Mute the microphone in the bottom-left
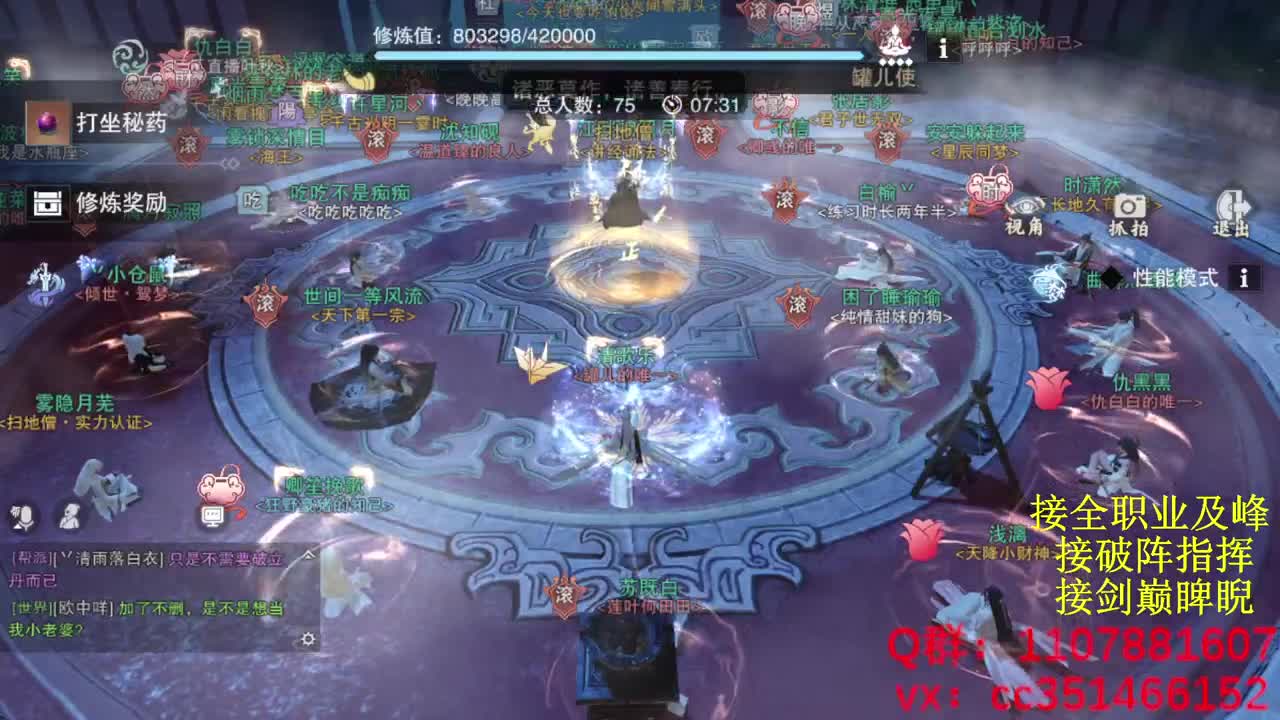The width and height of the screenshot is (1280, 720). tap(24, 517)
